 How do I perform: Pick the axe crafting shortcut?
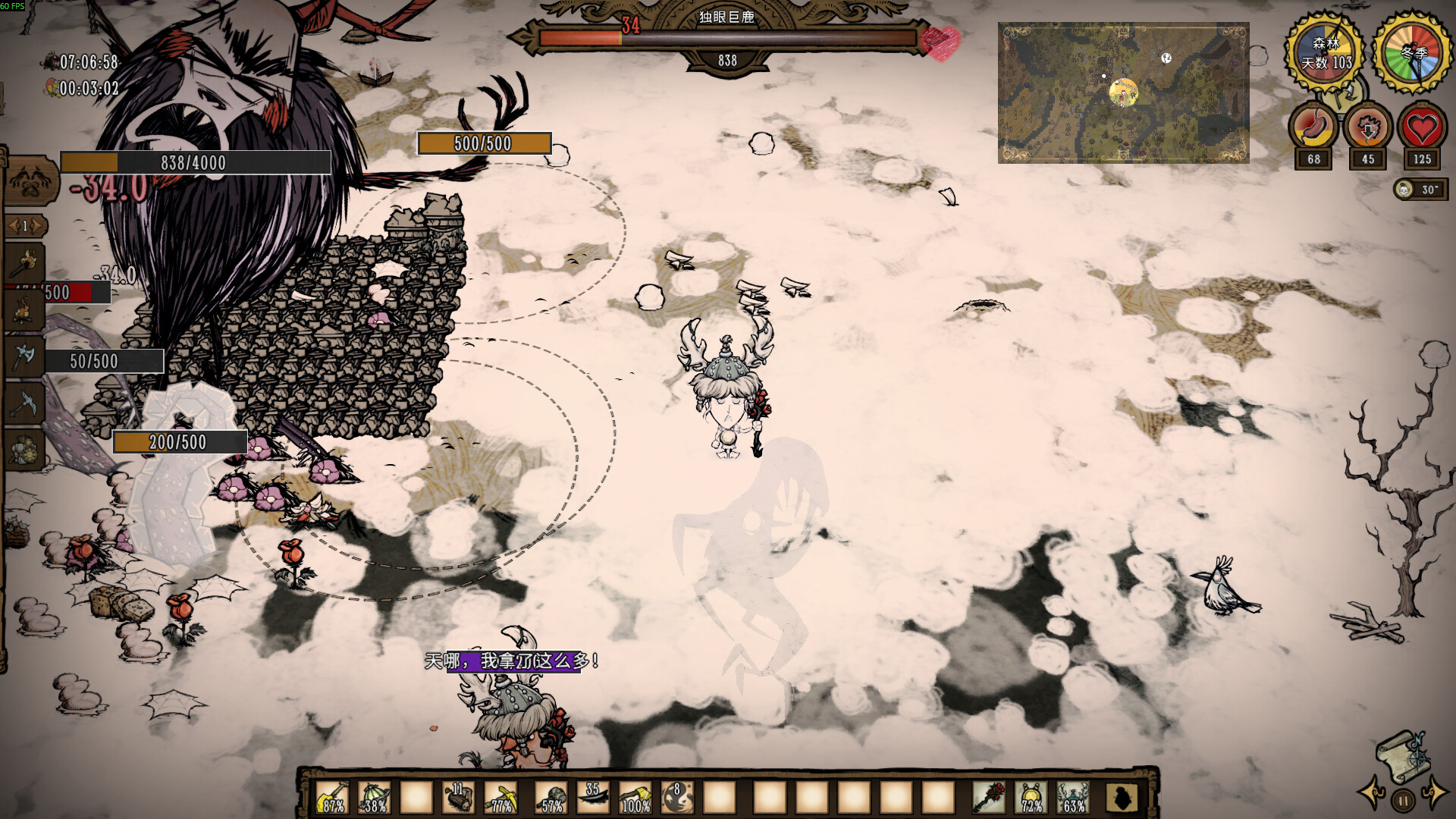tap(25, 355)
